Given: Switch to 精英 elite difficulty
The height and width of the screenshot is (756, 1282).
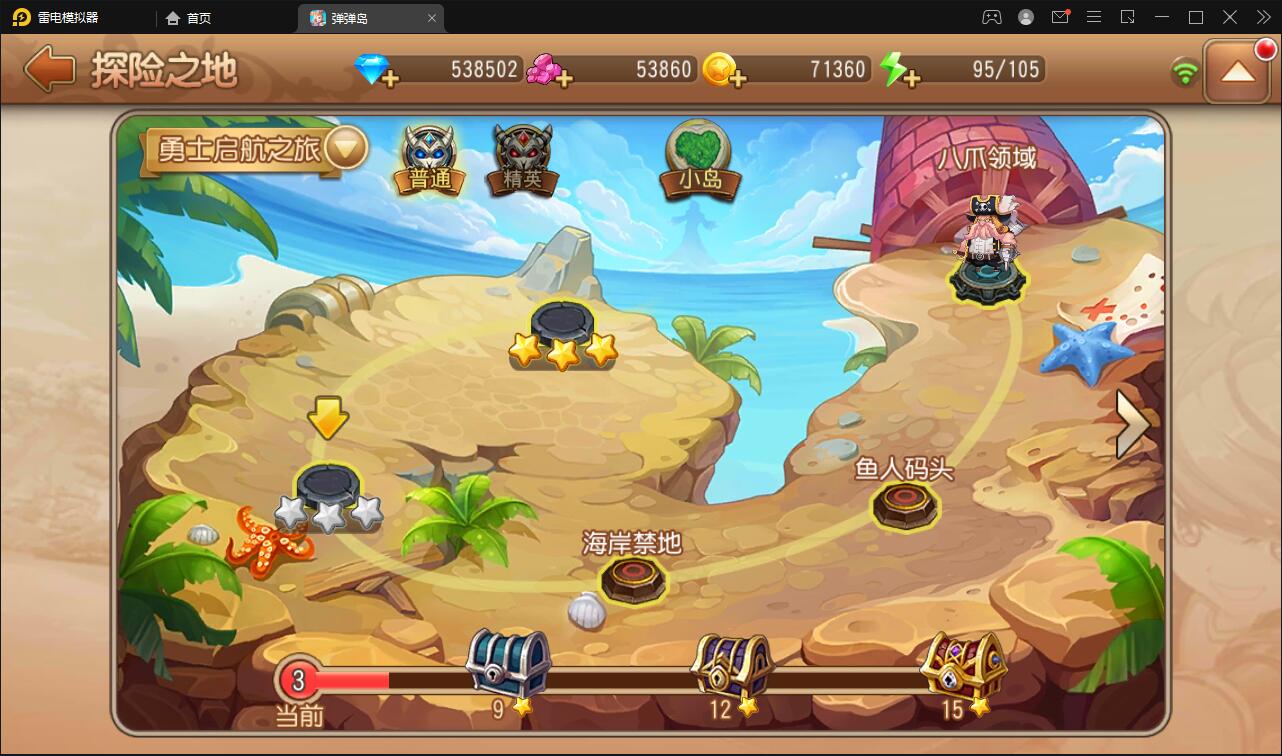Looking at the screenshot, I should (522, 160).
